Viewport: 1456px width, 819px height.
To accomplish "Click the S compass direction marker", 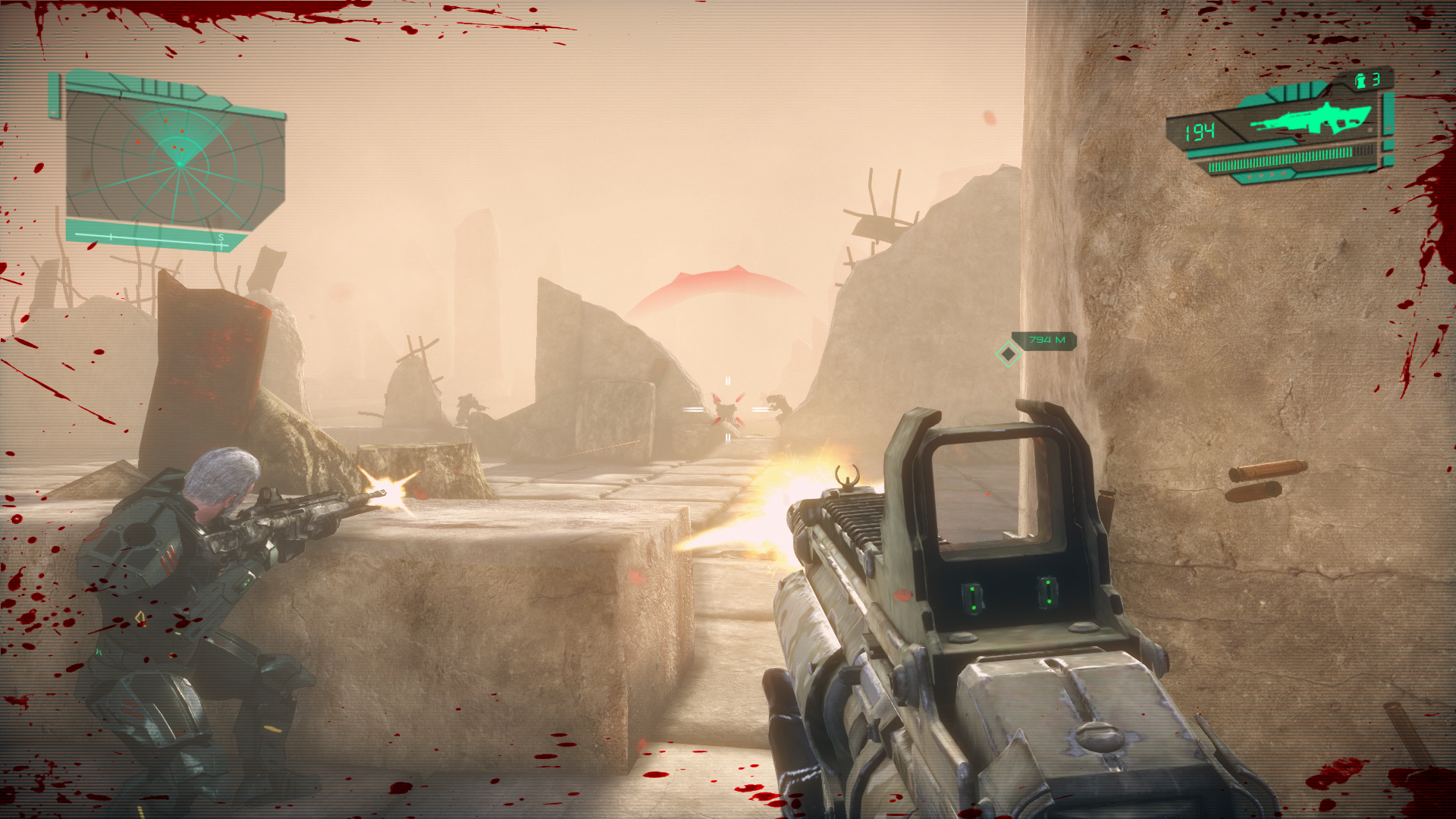I will pos(221,237).
